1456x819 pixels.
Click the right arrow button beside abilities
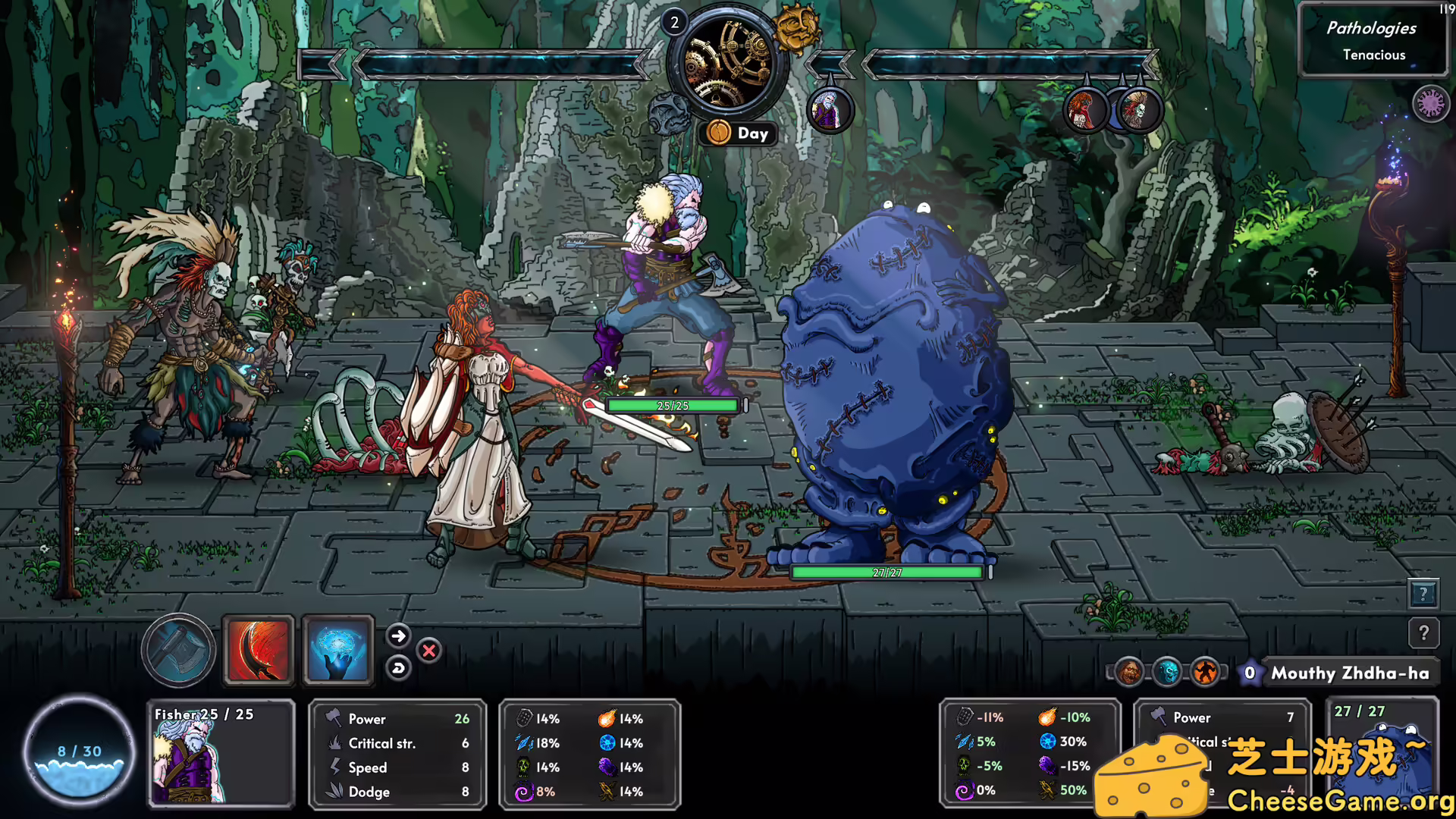pos(399,635)
